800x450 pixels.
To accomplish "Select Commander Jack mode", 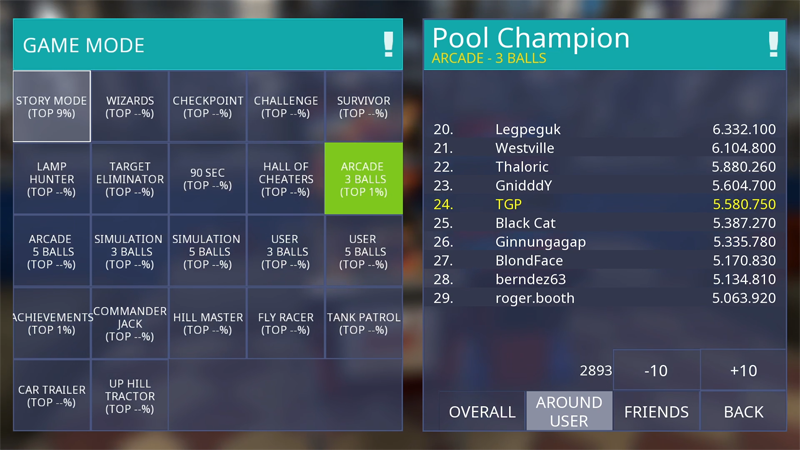I will [130, 323].
